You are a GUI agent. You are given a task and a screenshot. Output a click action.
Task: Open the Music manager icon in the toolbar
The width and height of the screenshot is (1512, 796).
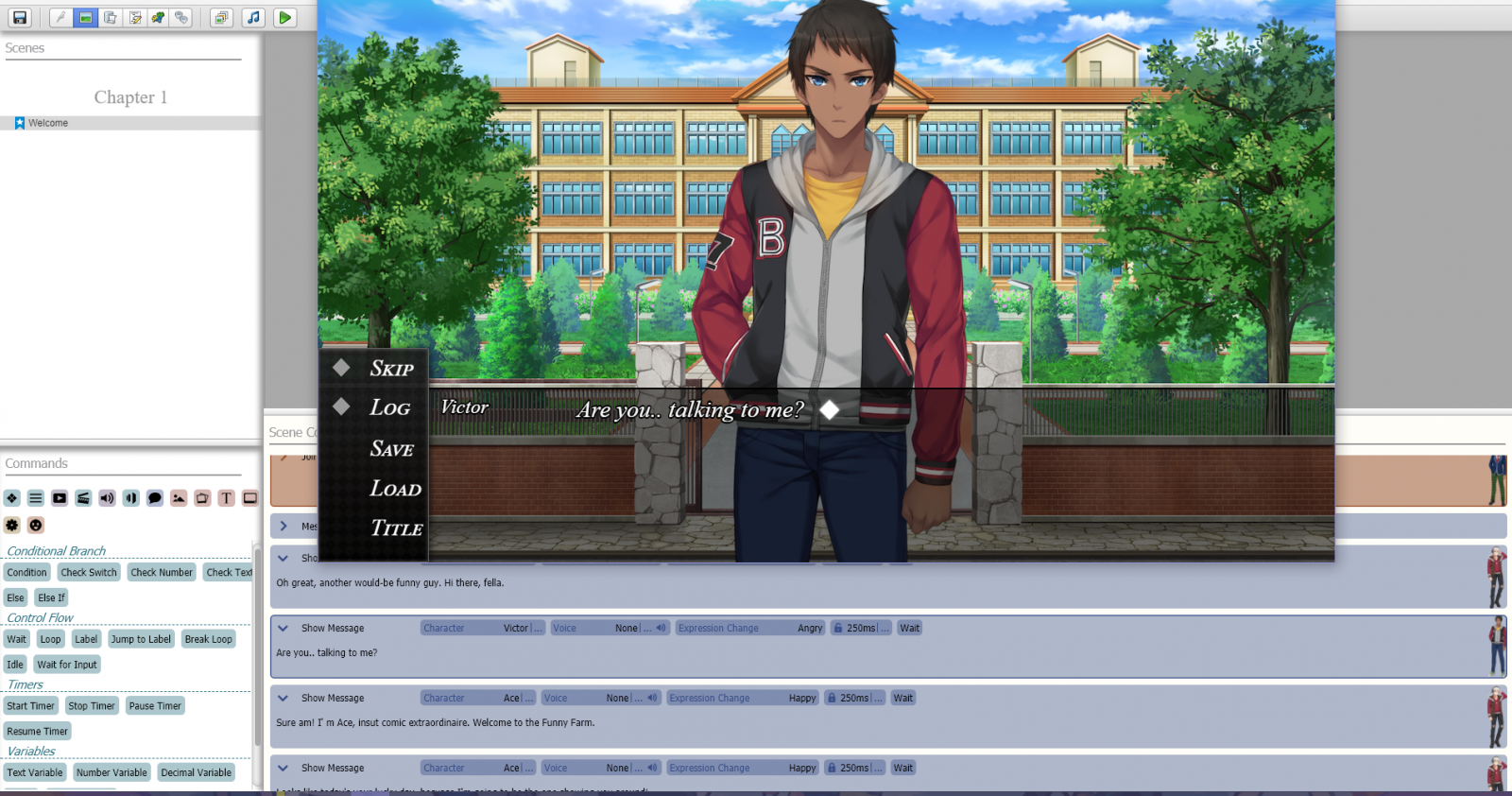[x=253, y=16]
